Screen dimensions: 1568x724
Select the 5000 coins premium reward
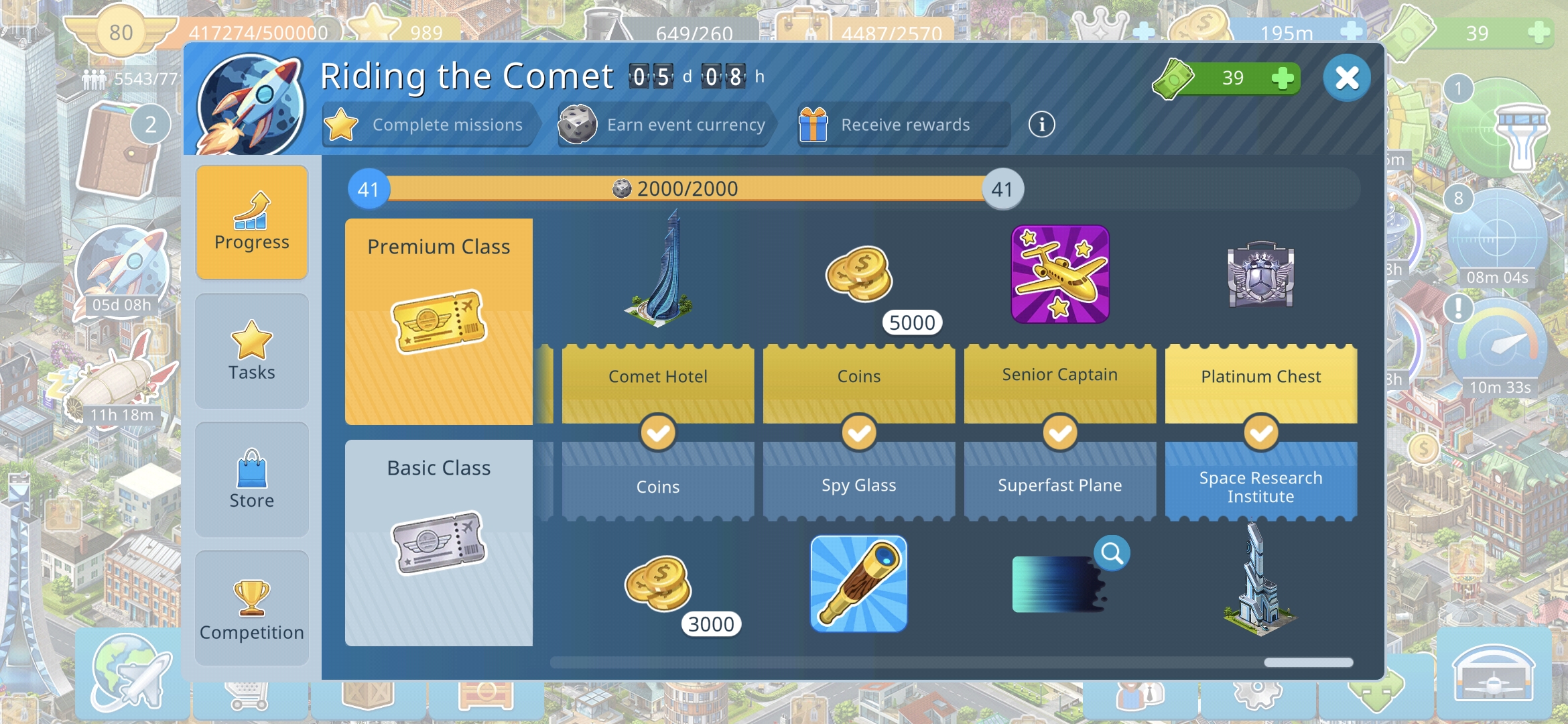[x=860, y=274]
